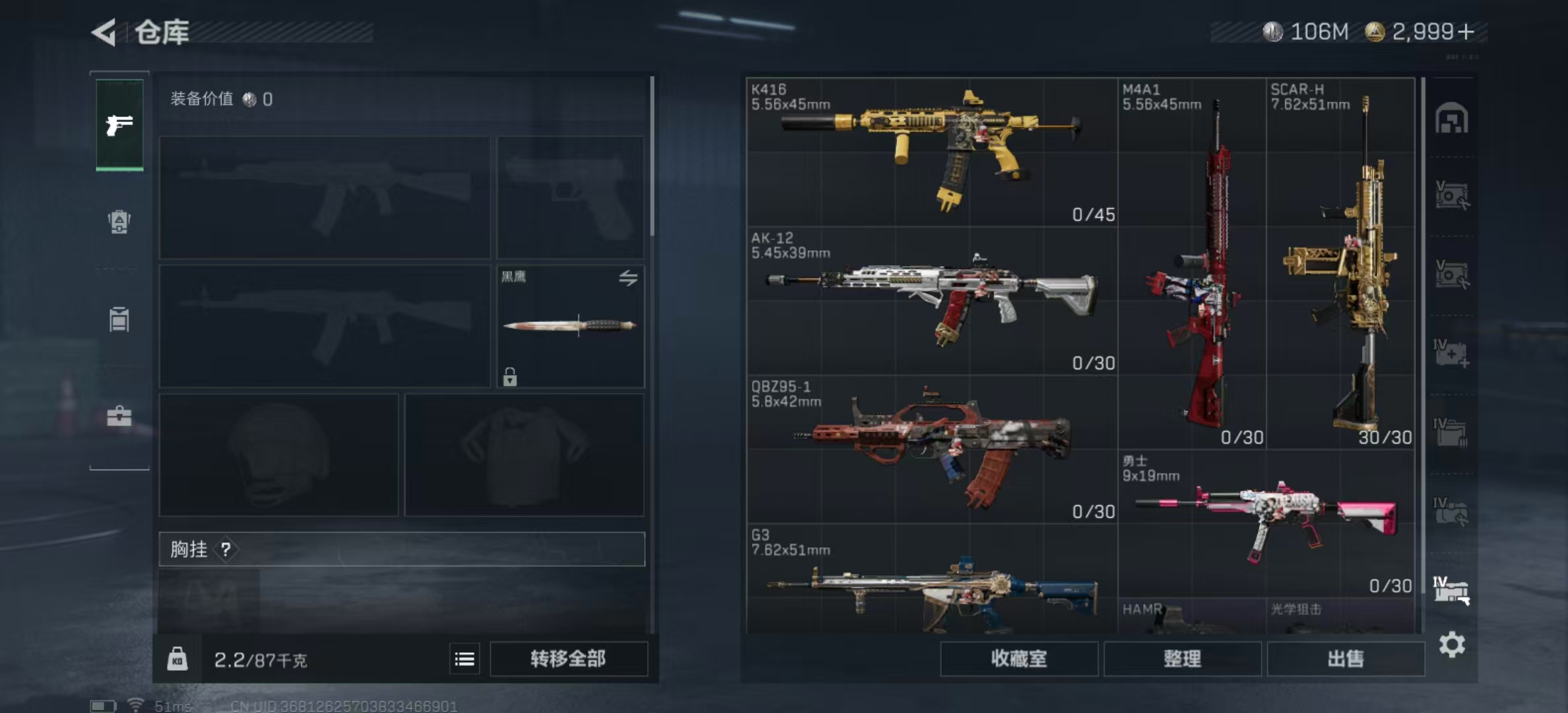Screen dimensions: 1568x713
Task: Select the QBZ95-1 rifle
Action: tap(931, 449)
